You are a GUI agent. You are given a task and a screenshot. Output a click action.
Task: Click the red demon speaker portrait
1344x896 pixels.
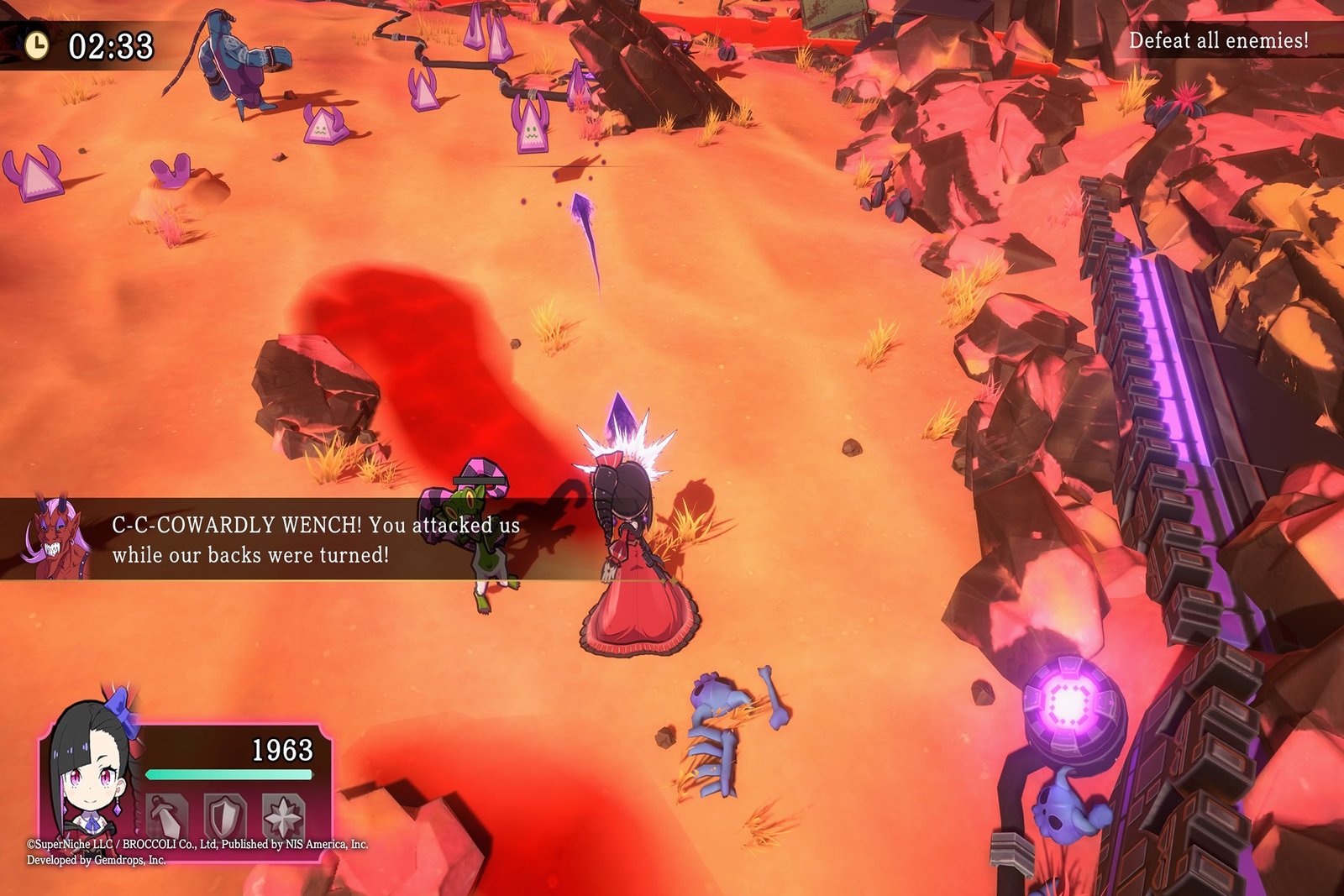(55, 539)
